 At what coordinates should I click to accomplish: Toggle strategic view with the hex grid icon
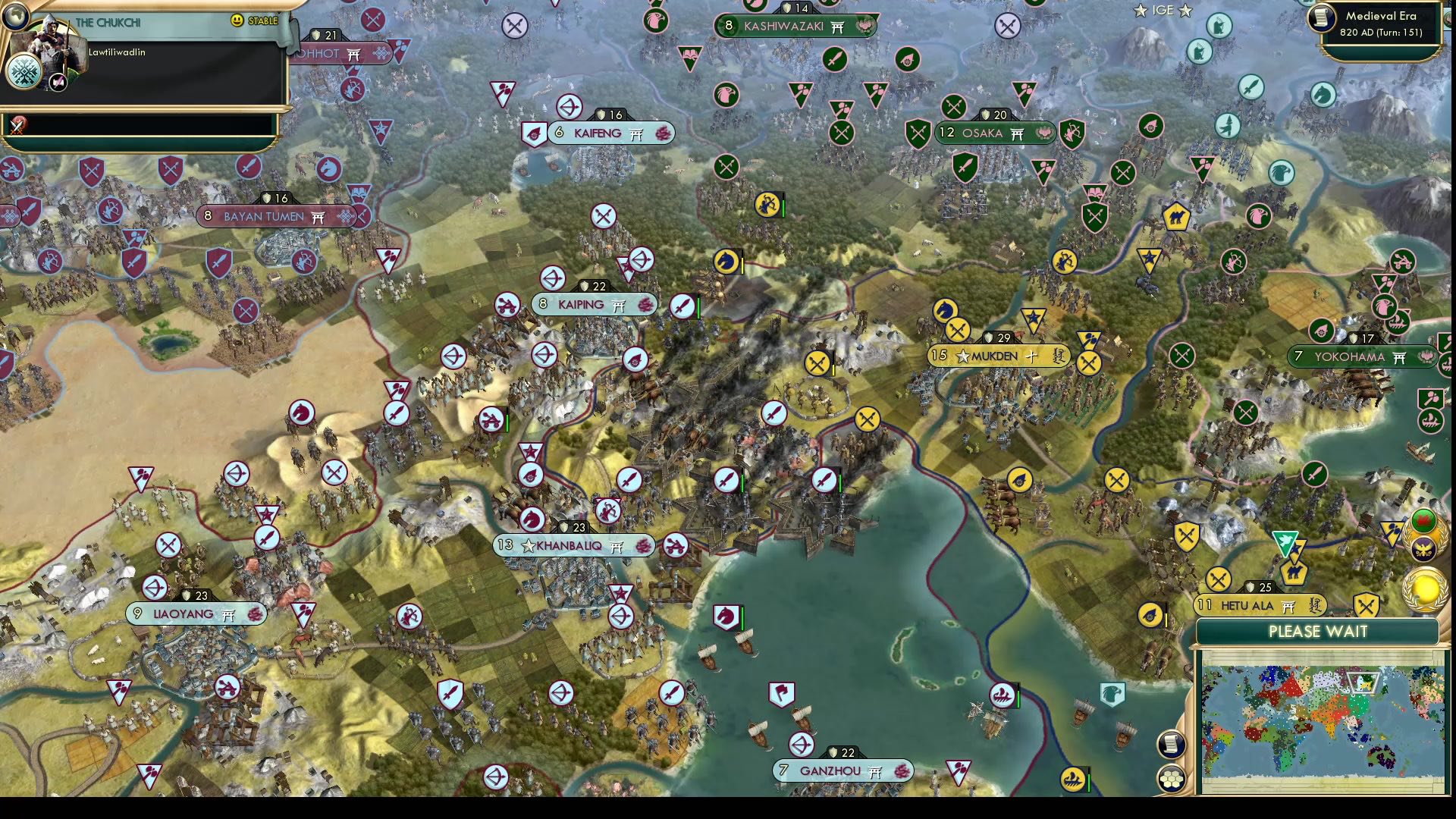[x=1172, y=779]
